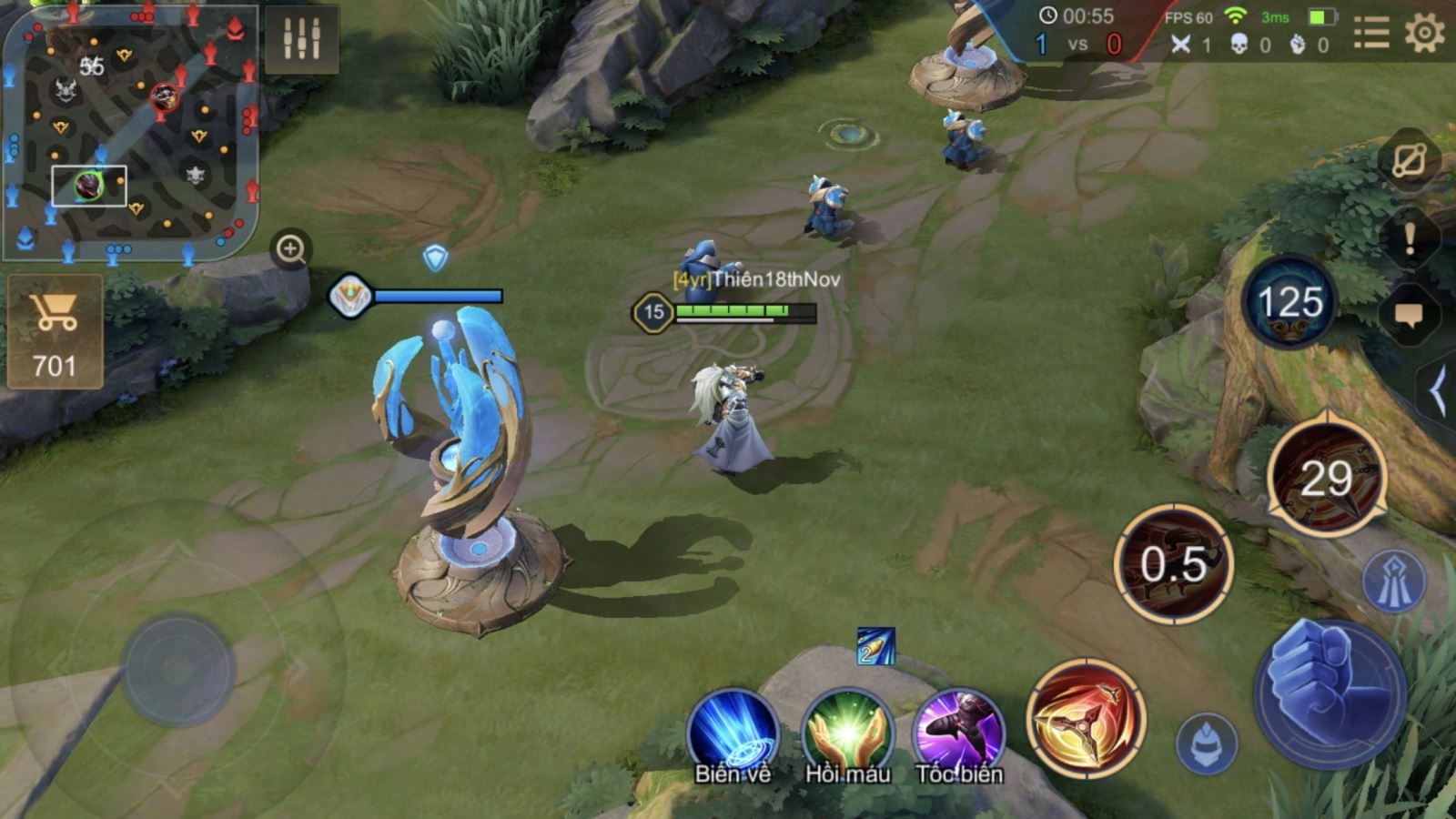The height and width of the screenshot is (819, 1456).
Task: Tap the round 125 cooldown icon
Action: pos(1289,302)
